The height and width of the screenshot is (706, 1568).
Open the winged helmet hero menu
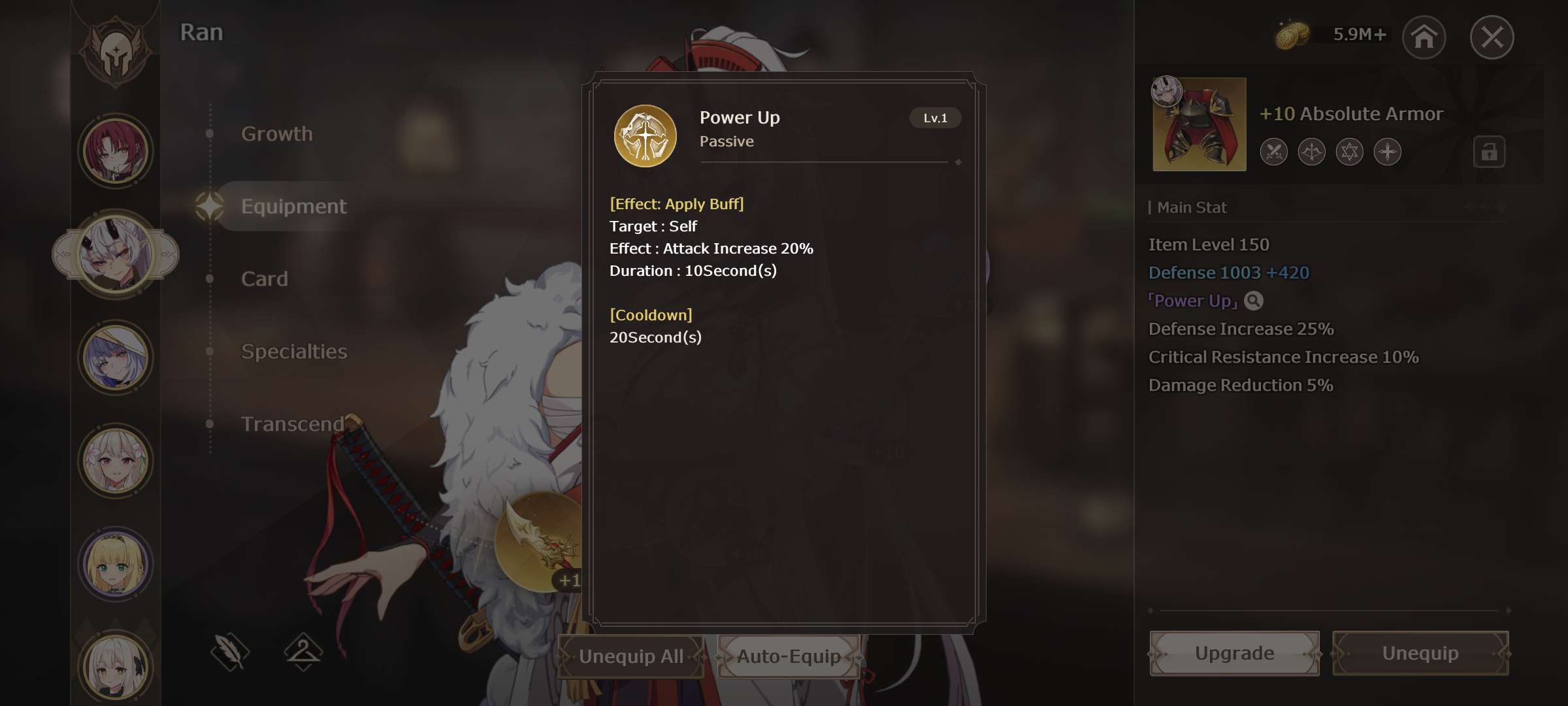[x=116, y=50]
